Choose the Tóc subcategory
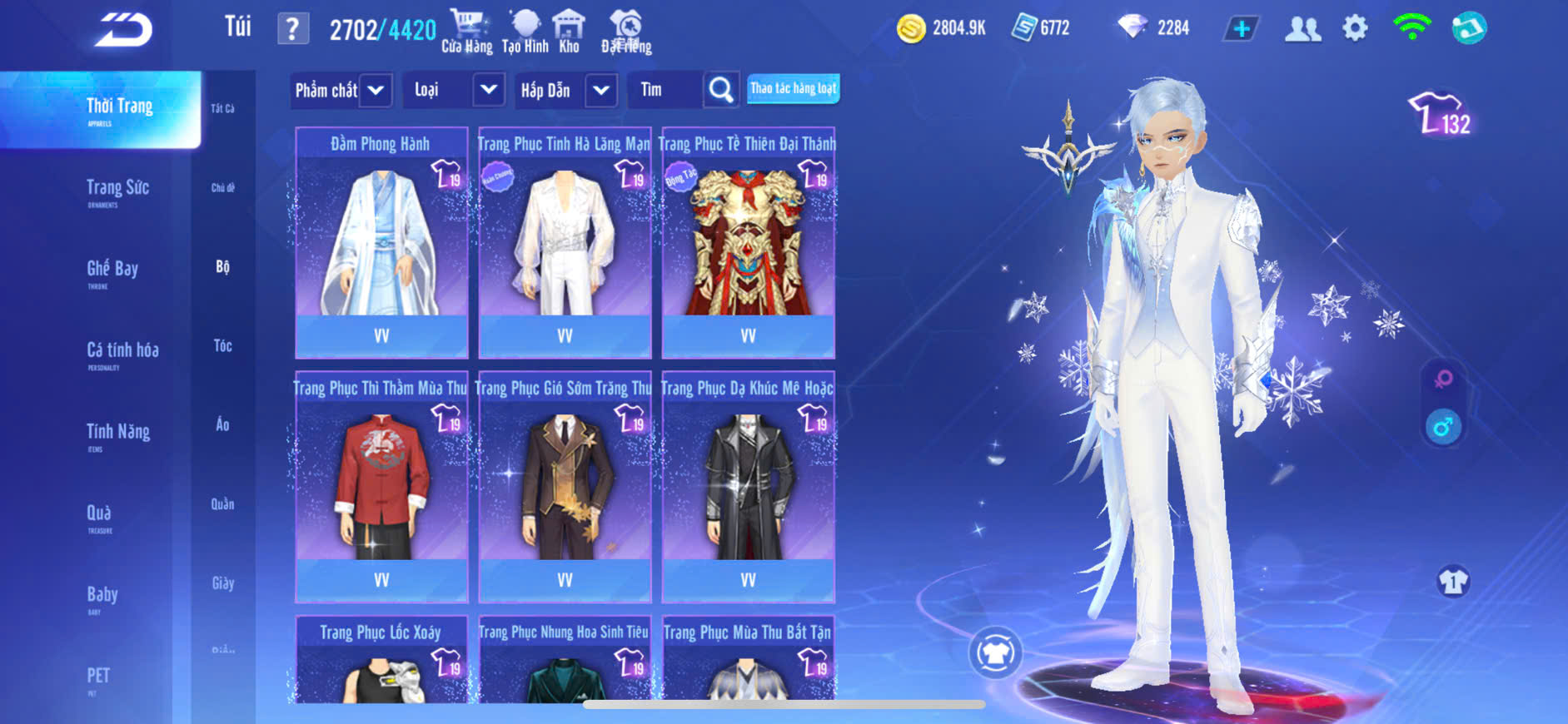This screenshot has height=724, width=1568. pyautogui.click(x=222, y=346)
